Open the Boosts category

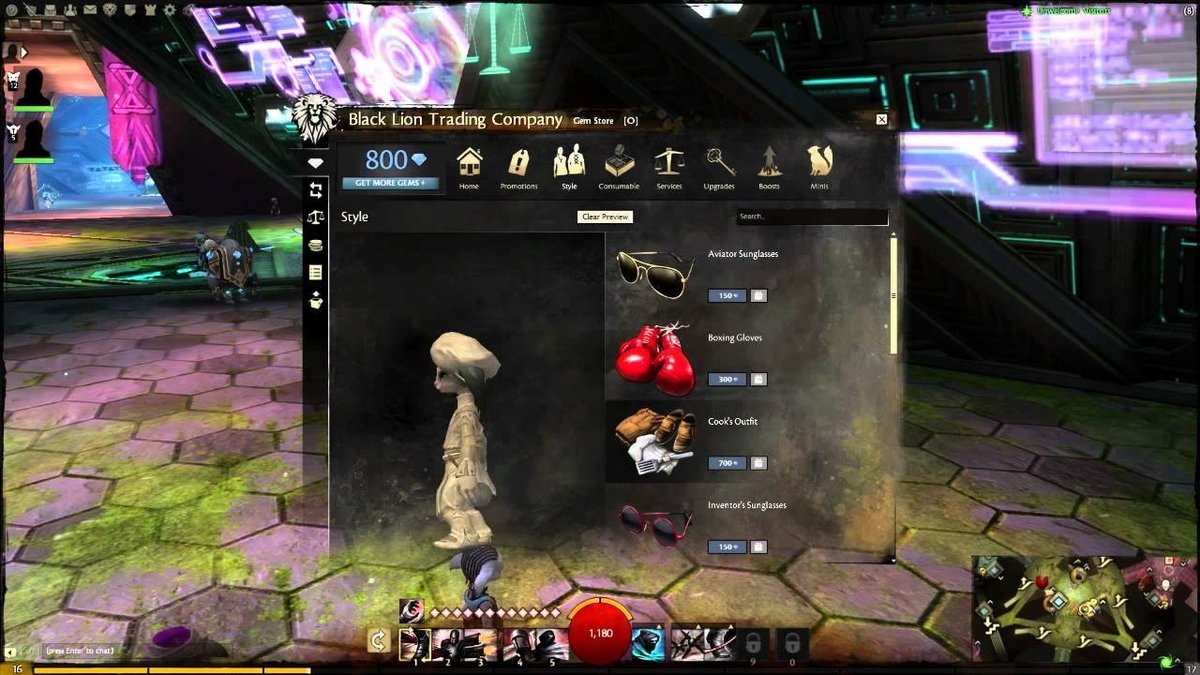(769, 167)
